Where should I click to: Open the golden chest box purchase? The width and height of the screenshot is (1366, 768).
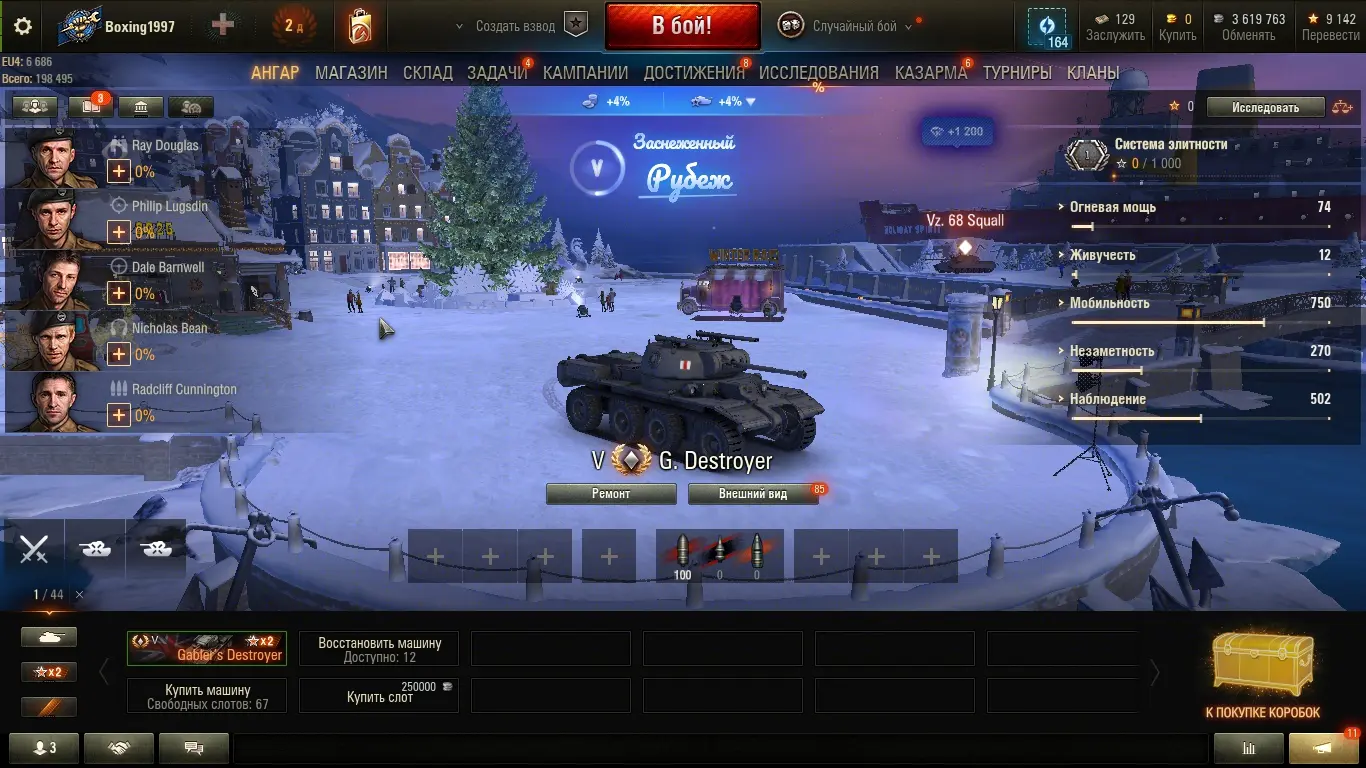tap(1262, 666)
